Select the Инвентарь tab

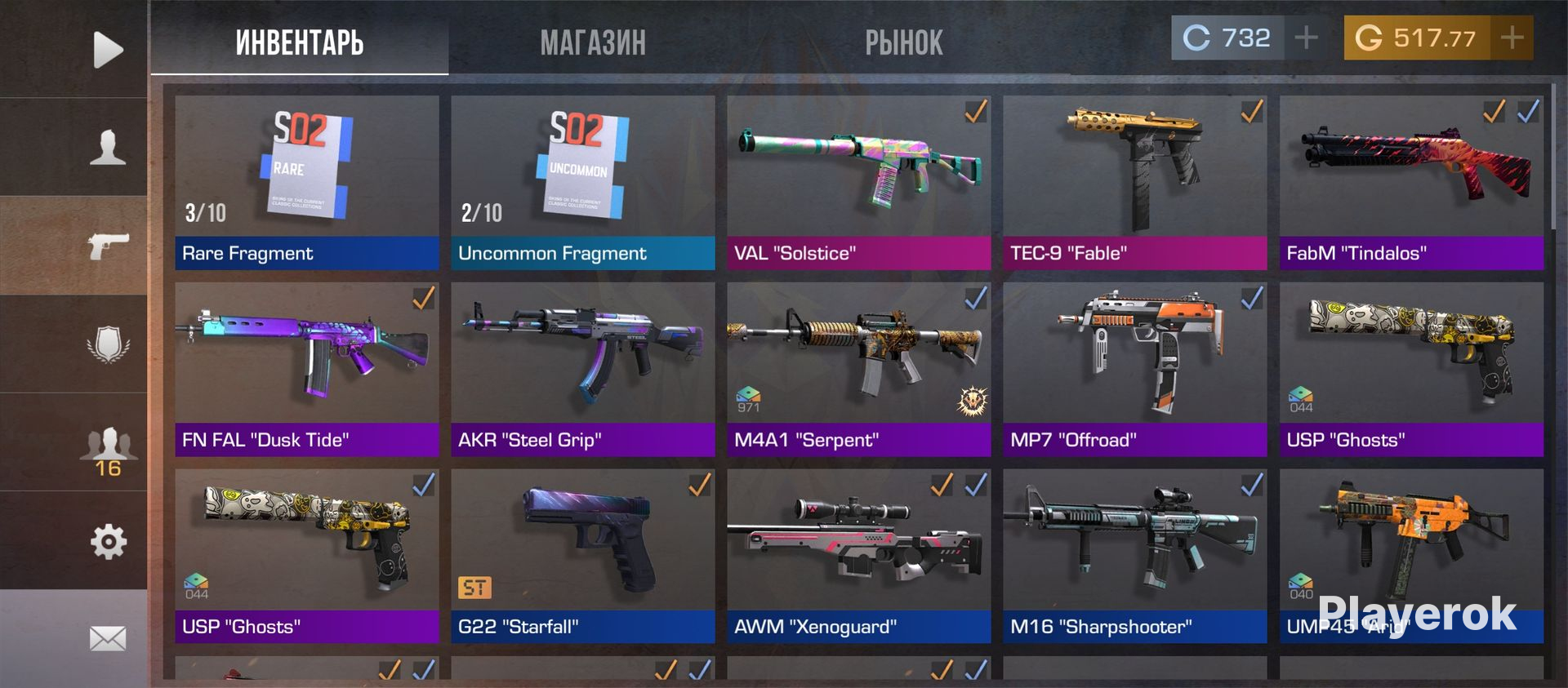pyautogui.click(x=300, y=42)
